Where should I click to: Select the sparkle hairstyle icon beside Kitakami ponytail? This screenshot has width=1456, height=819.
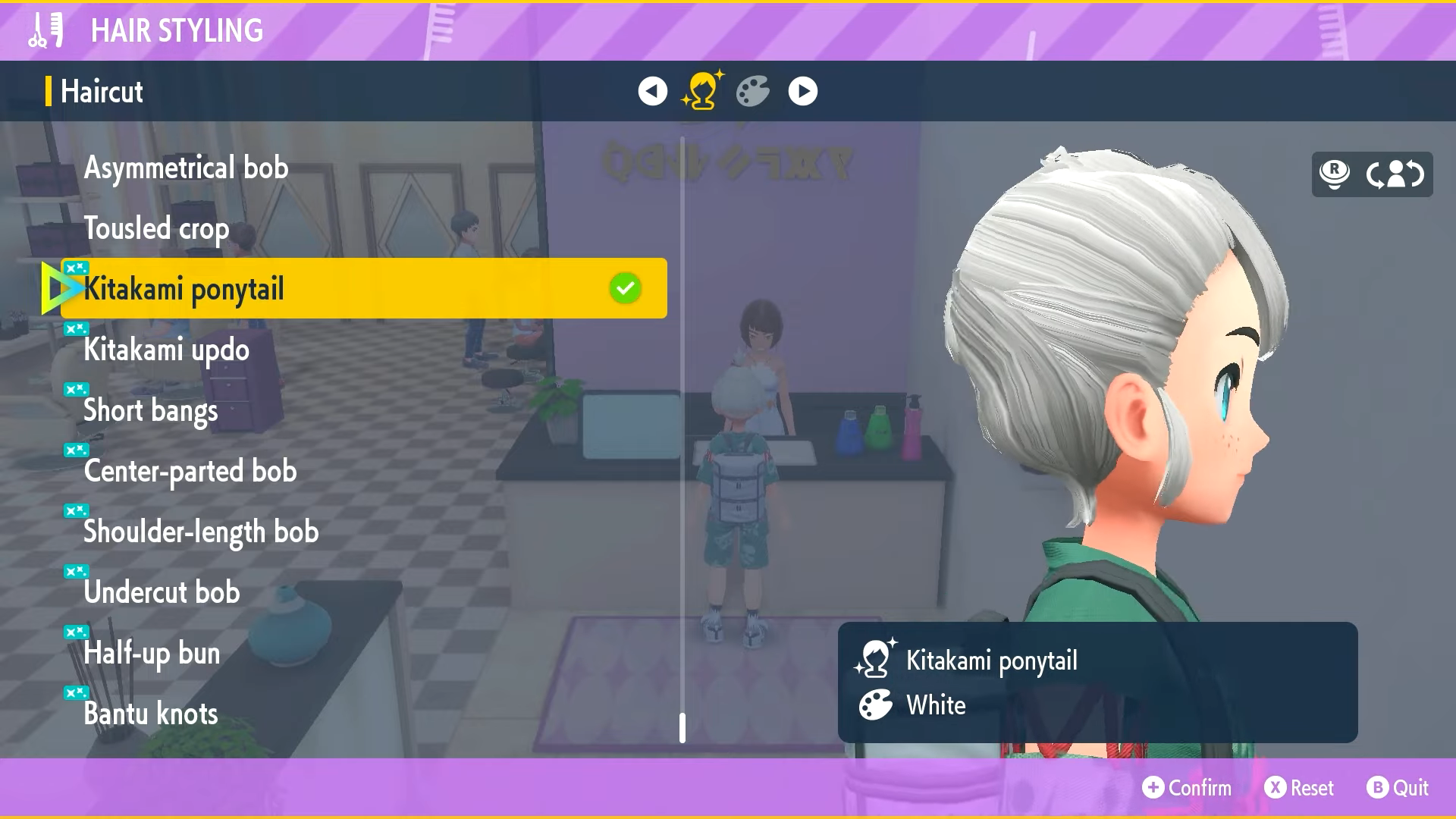point(876,659)
